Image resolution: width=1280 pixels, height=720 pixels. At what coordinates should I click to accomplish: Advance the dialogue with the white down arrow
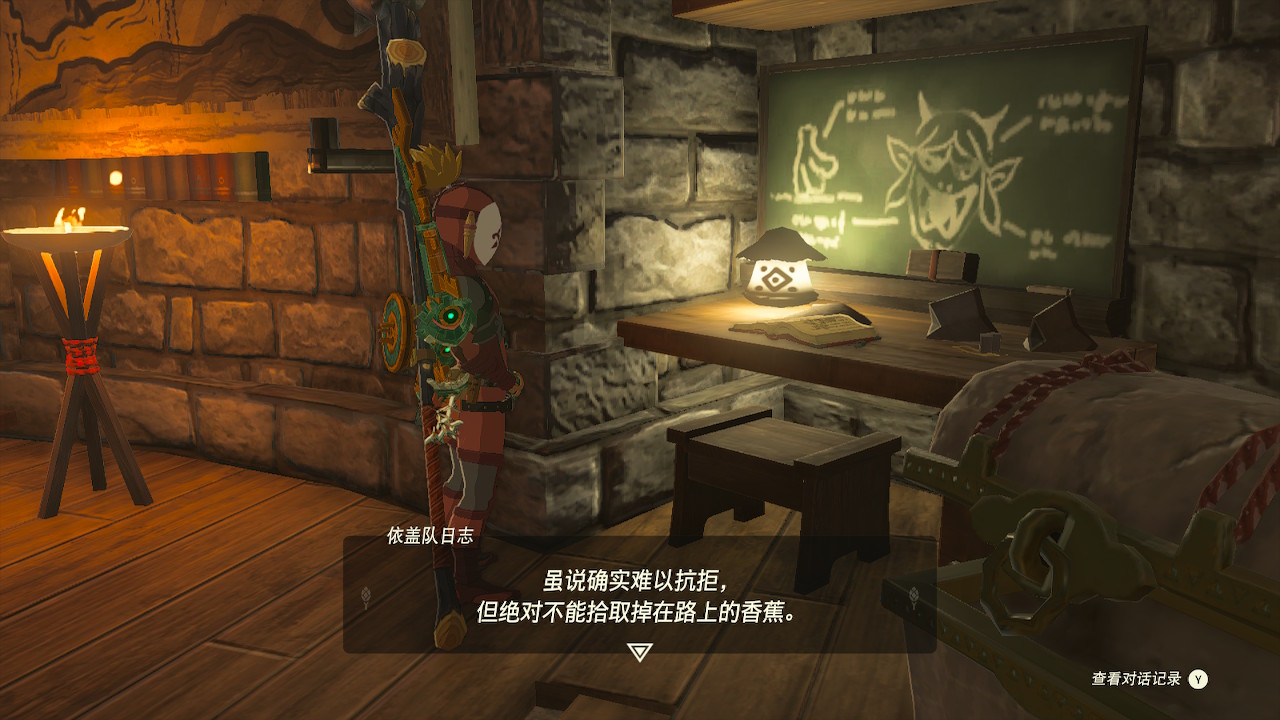point(639,652)
